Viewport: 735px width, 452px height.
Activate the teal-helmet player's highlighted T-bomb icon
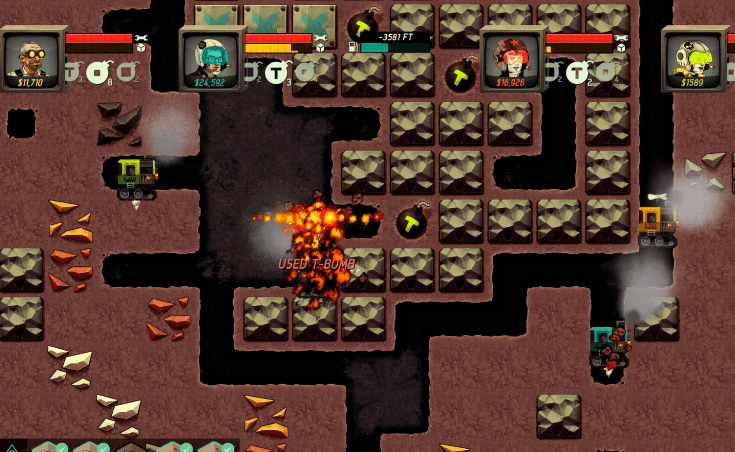[x=277, y=72]
